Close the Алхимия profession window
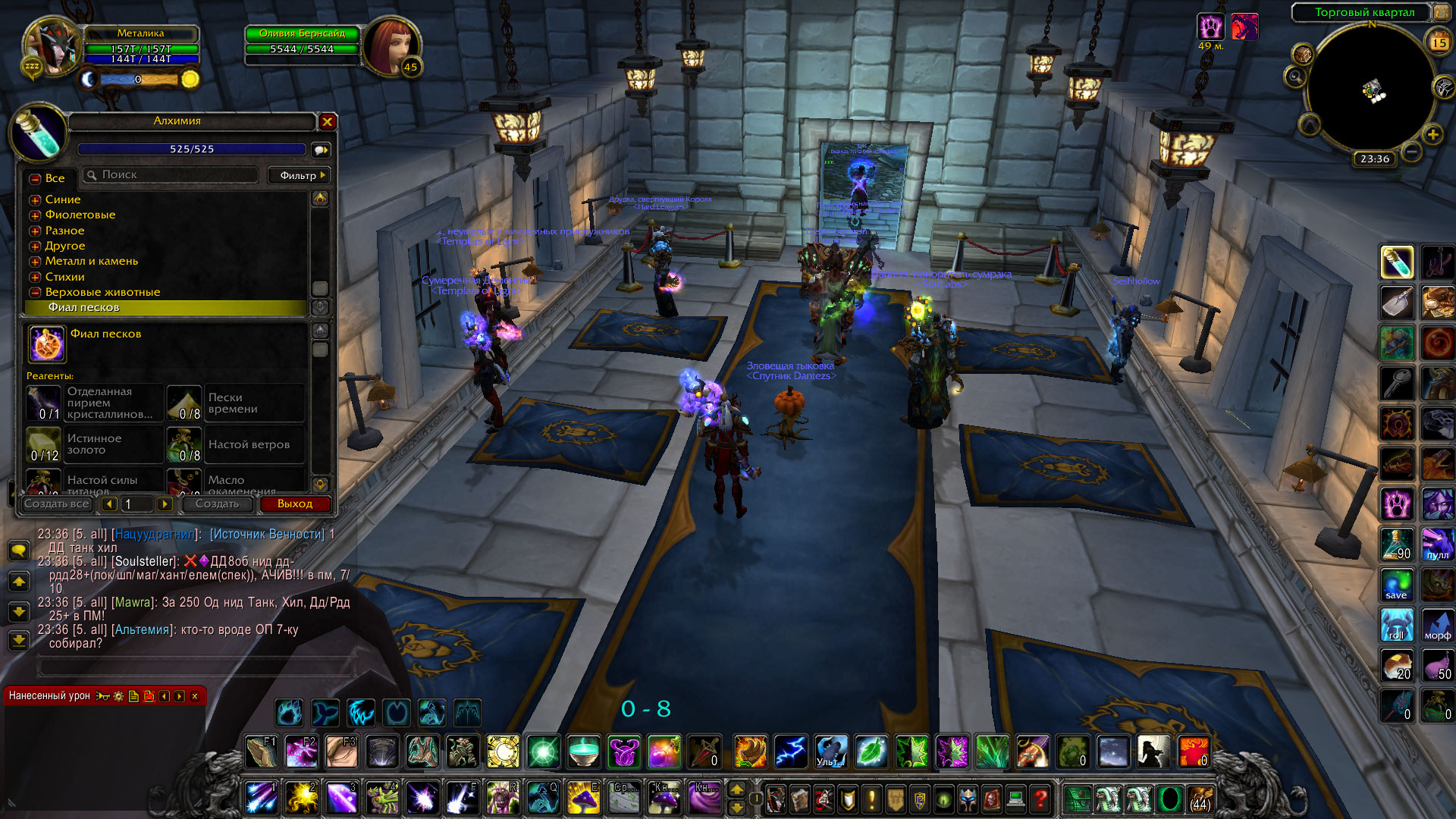The height and width of the screenshot is (819, 1456). coord(328,121)
